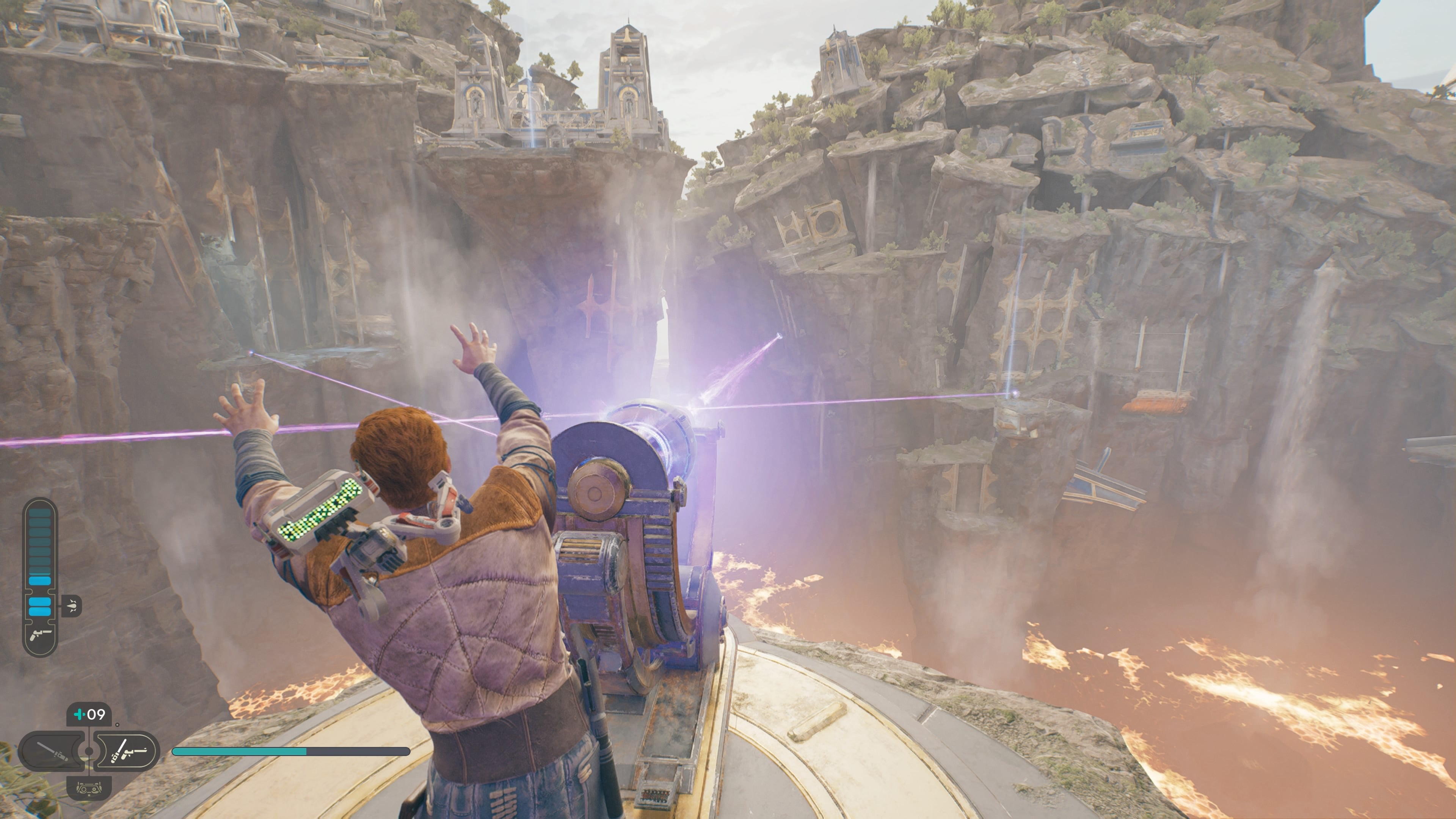Use the stim canister slot showing 09

(x=89, y=715)
